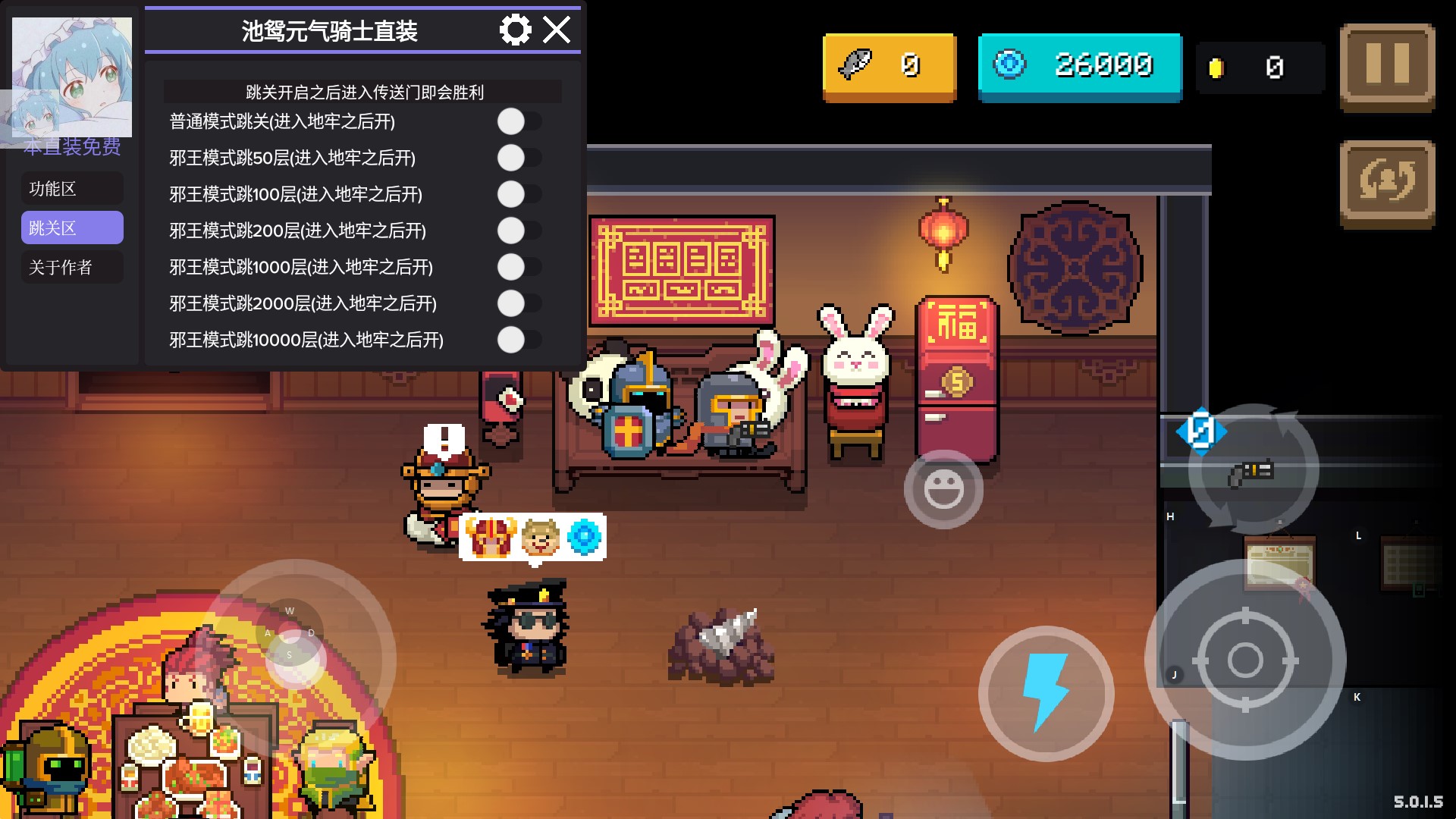Click the fish currency counter
Viewport: 1456px width, 819px height.
point(887,67)
